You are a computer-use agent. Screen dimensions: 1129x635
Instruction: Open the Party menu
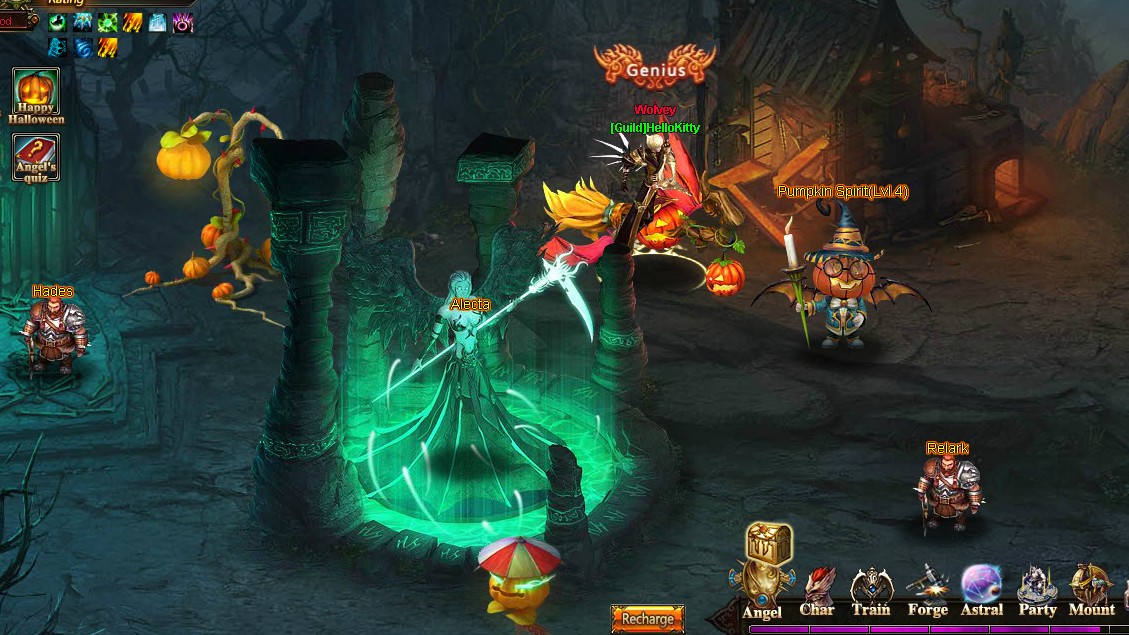[x=1037, y=591]
